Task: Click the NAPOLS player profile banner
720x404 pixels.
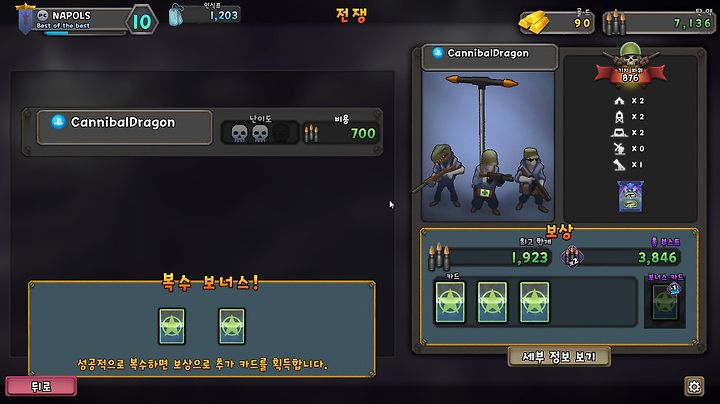Action: [x=70, y=19]
